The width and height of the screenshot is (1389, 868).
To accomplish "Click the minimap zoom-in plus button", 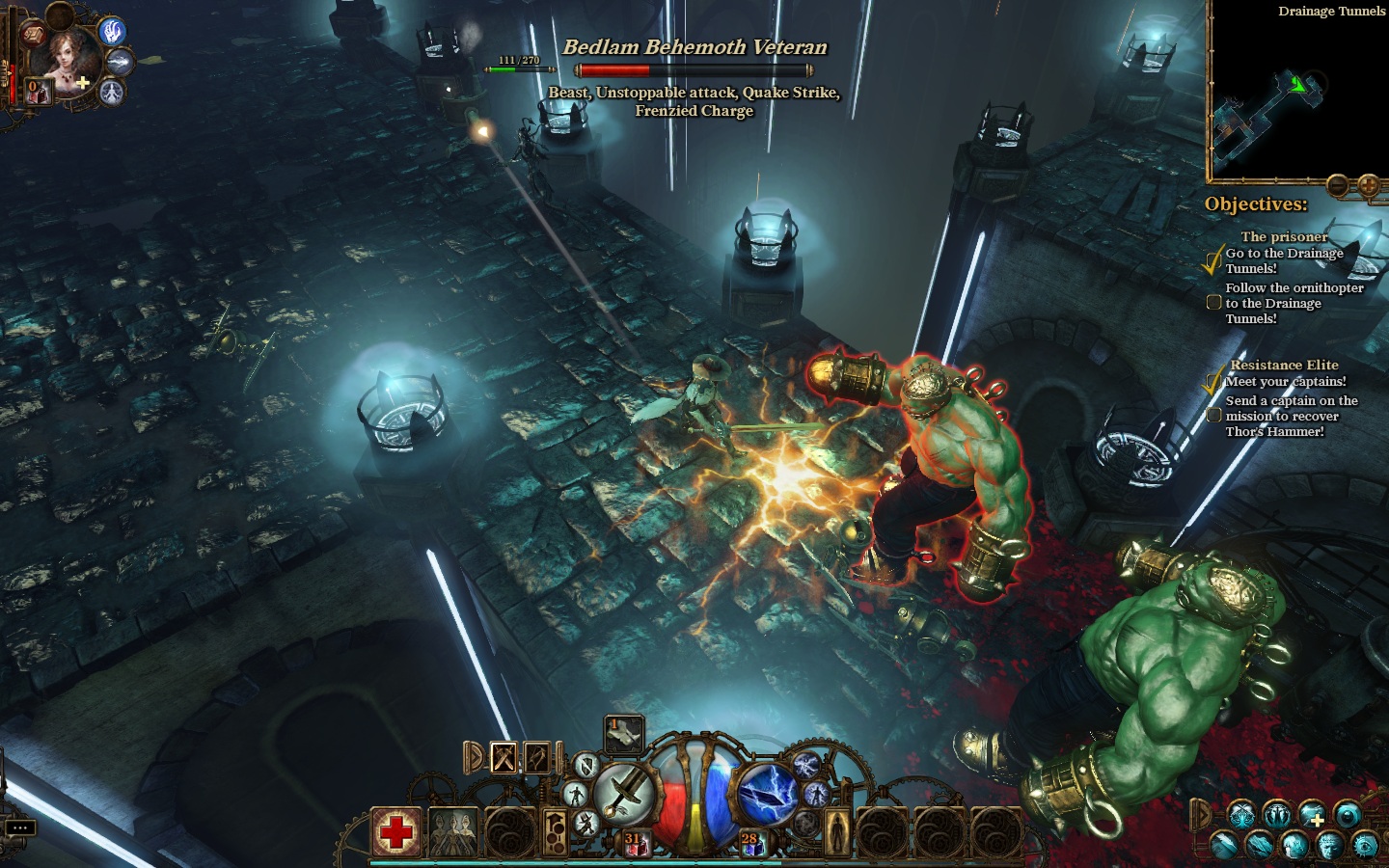I will (x=1368, y=185).
